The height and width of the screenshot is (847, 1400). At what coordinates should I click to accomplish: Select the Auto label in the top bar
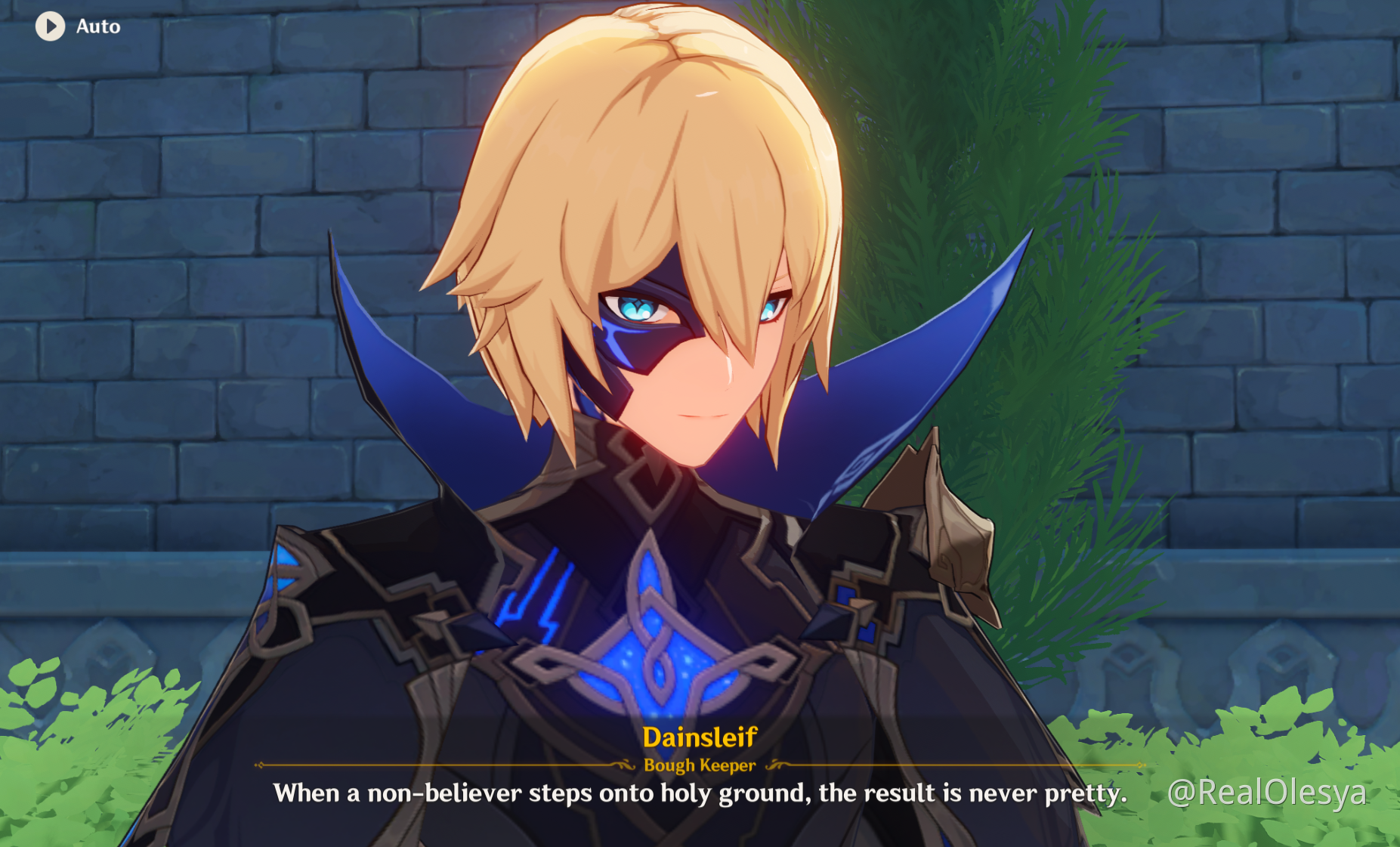tap(97, 26)
